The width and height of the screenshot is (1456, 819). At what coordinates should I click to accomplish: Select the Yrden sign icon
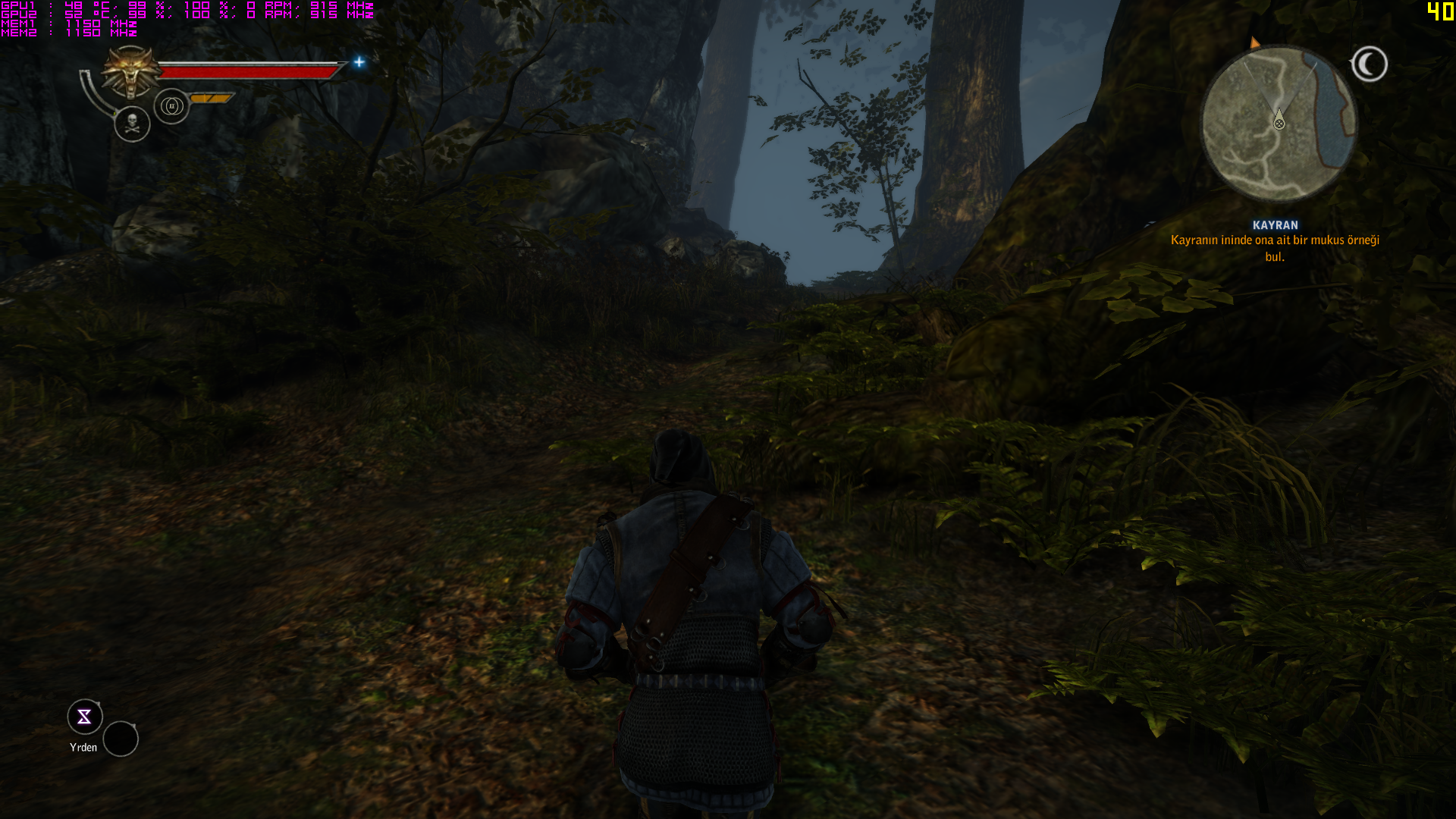(84, 717)
